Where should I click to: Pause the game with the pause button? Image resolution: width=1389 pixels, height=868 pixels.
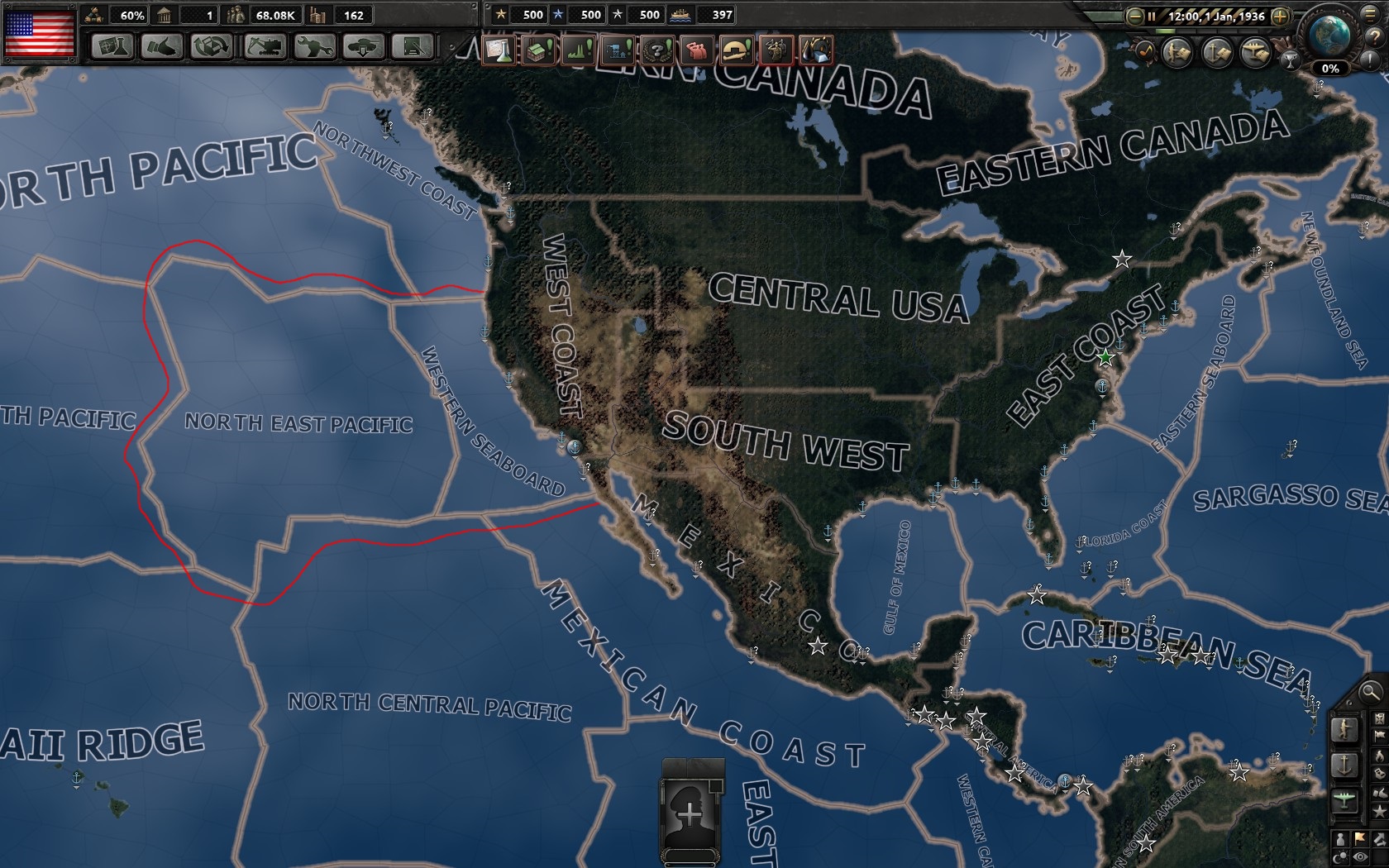pos(1152,16)
